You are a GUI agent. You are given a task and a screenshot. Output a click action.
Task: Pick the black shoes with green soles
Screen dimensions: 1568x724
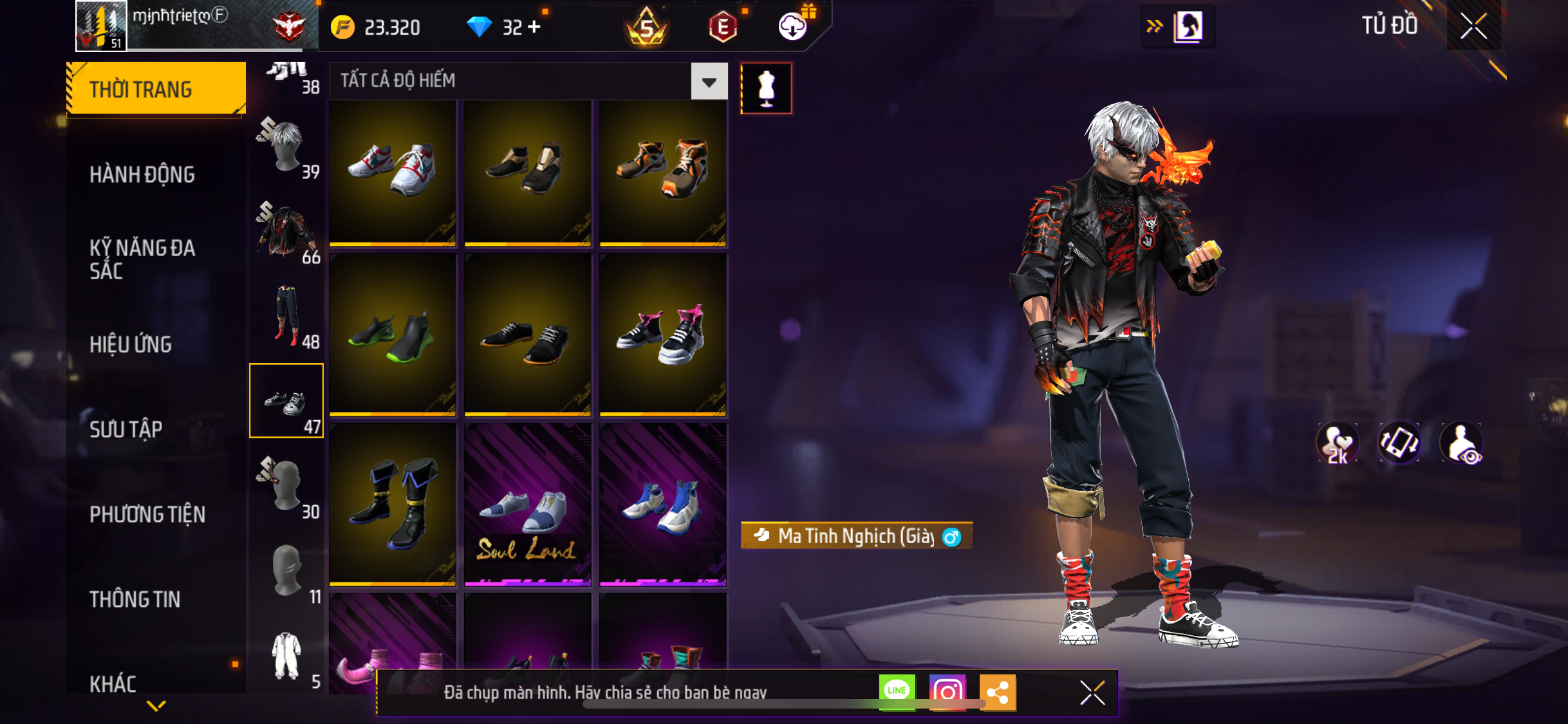393,335
